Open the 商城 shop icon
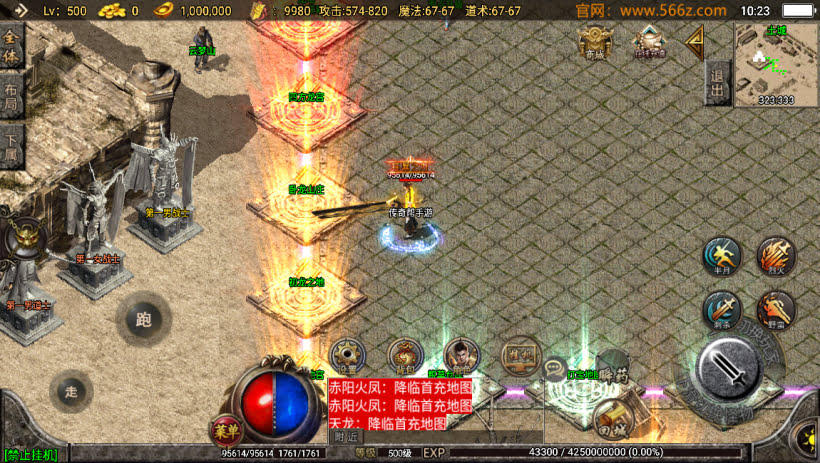Image resolution: width=820 pixels, height=463 pixels. tap(596, 40)
